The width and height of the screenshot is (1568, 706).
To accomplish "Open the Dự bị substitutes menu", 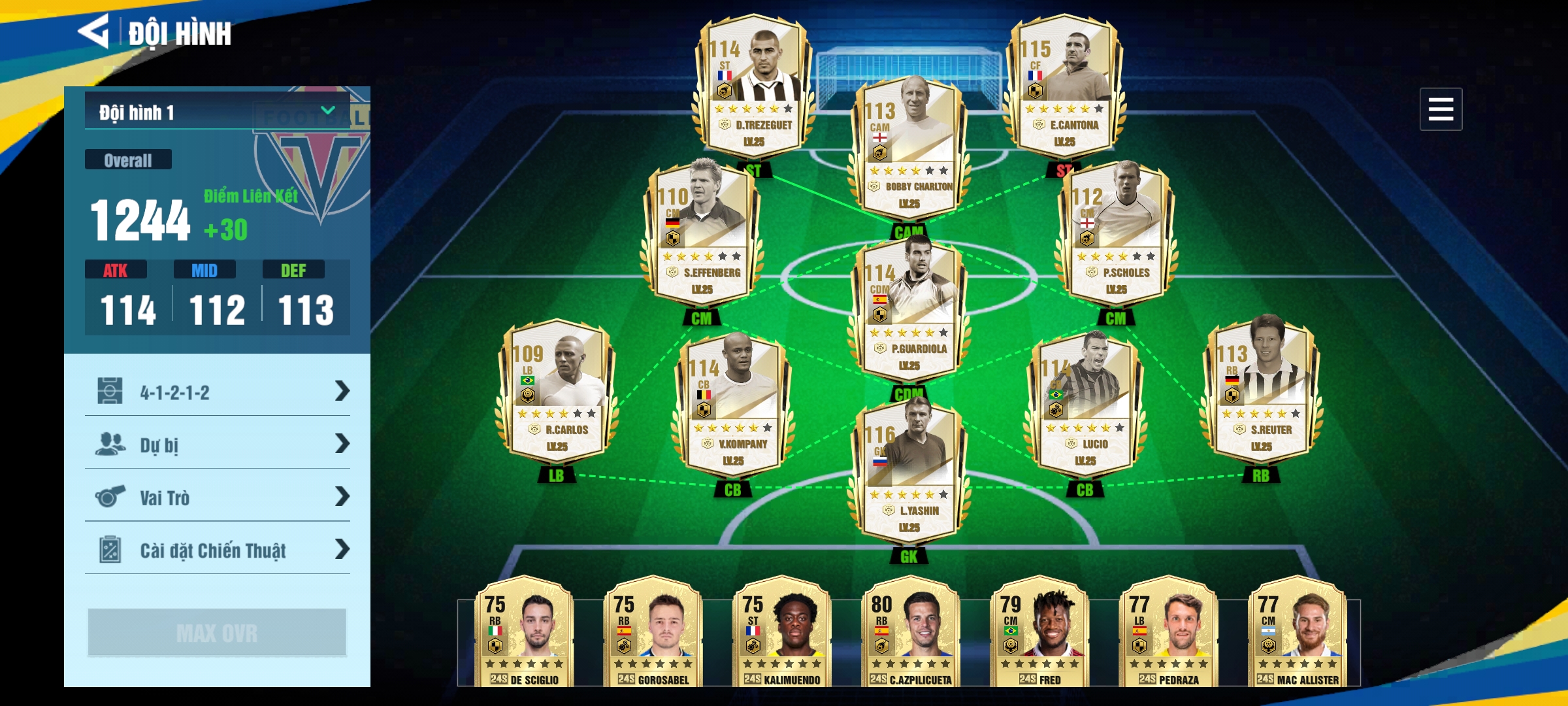I will [x=218, y=445].
